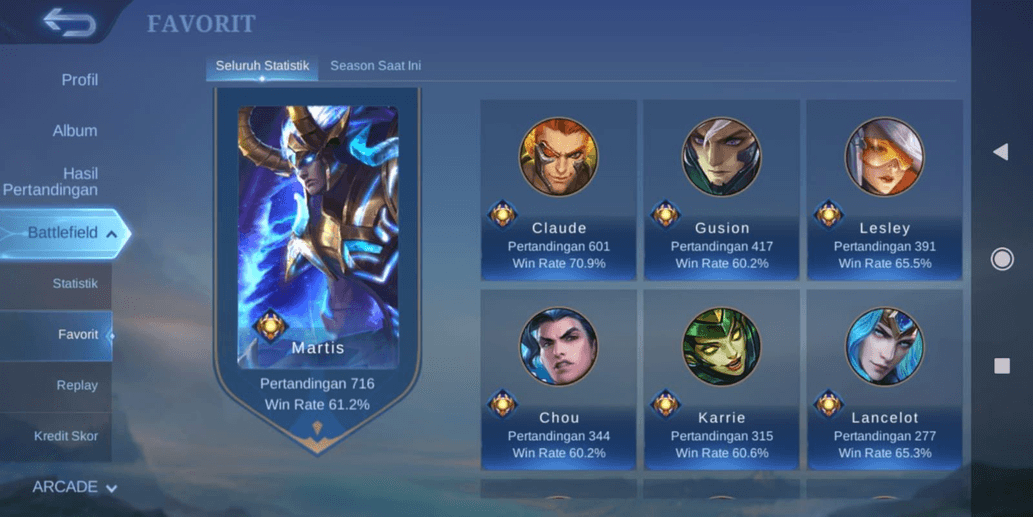Open the Statistik submenu
The width and height of the screenshot is (1033, 517).
[75, 284]
